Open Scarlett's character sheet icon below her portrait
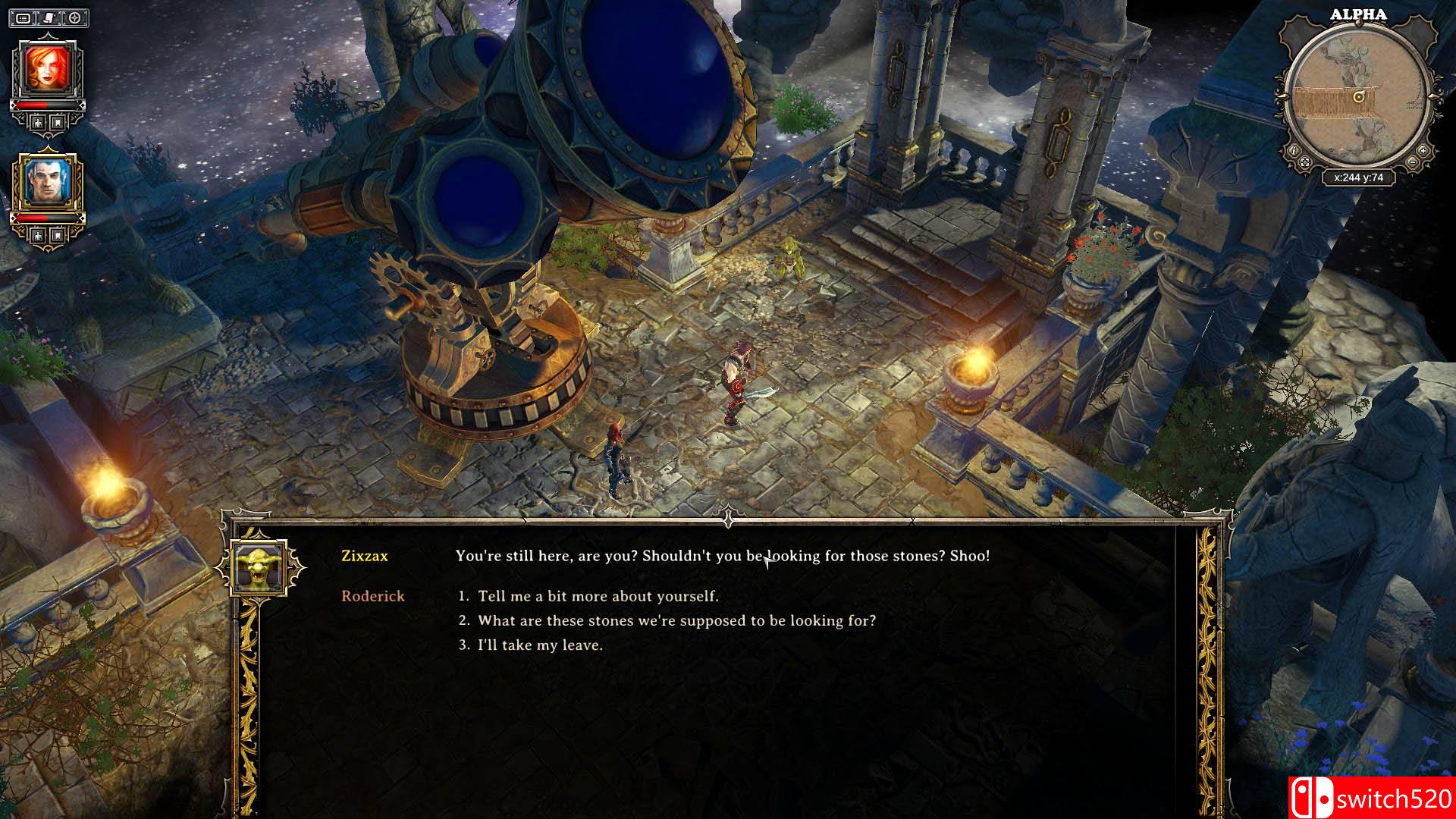Screen dimensions: 1456x819 tap(37, 122)
